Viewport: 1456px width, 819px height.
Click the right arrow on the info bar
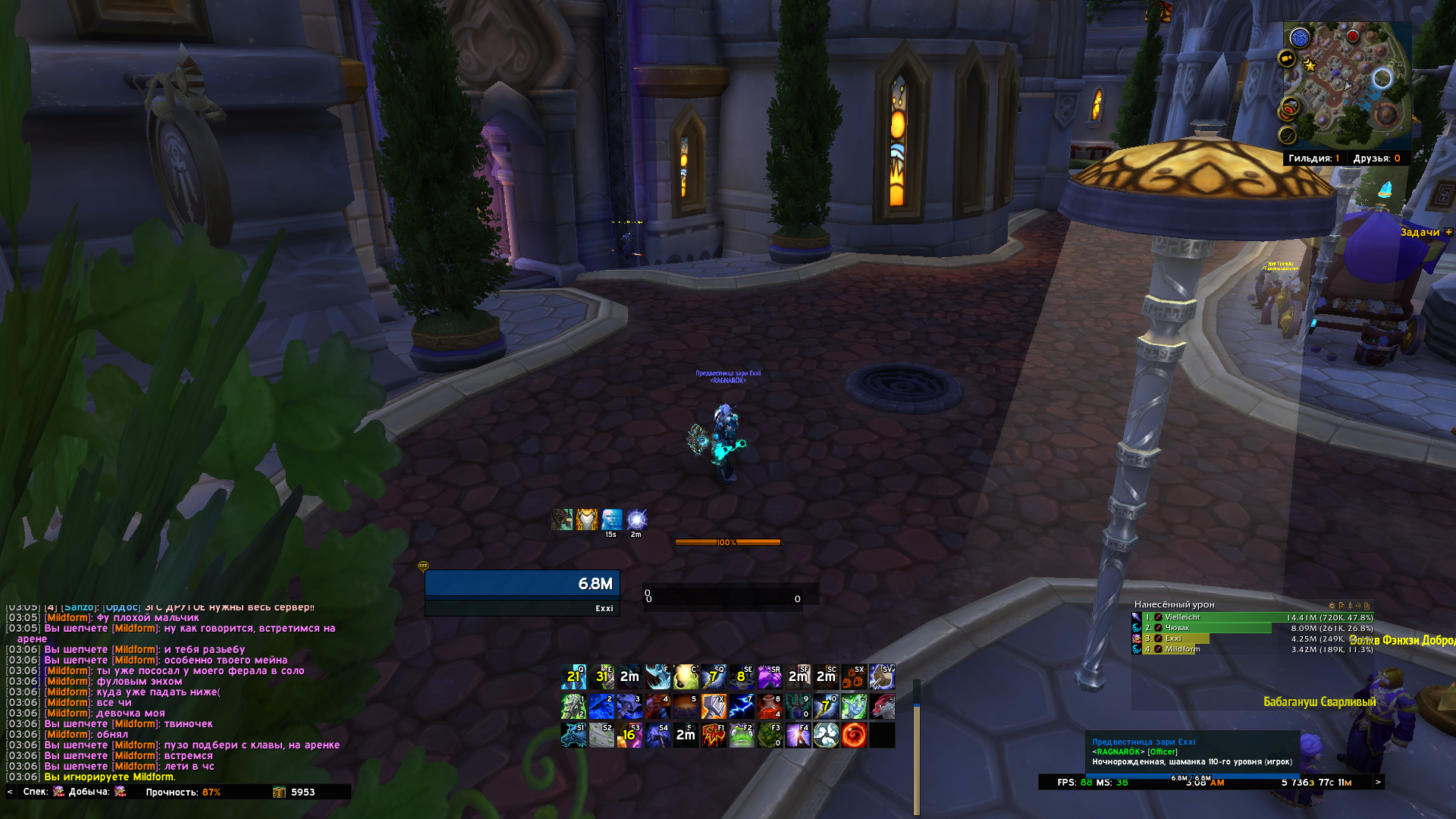[x=1378, y=782]
